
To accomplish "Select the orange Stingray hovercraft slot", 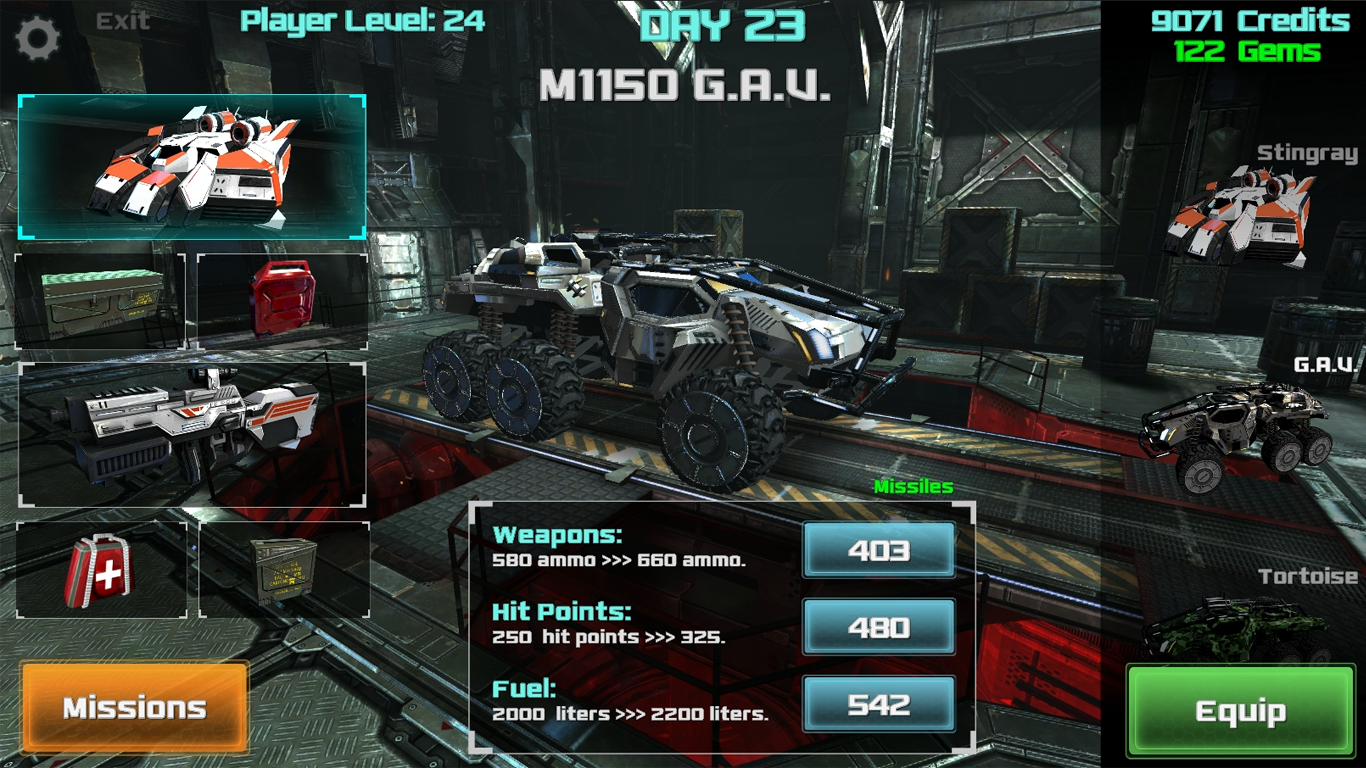I will 192,167.
